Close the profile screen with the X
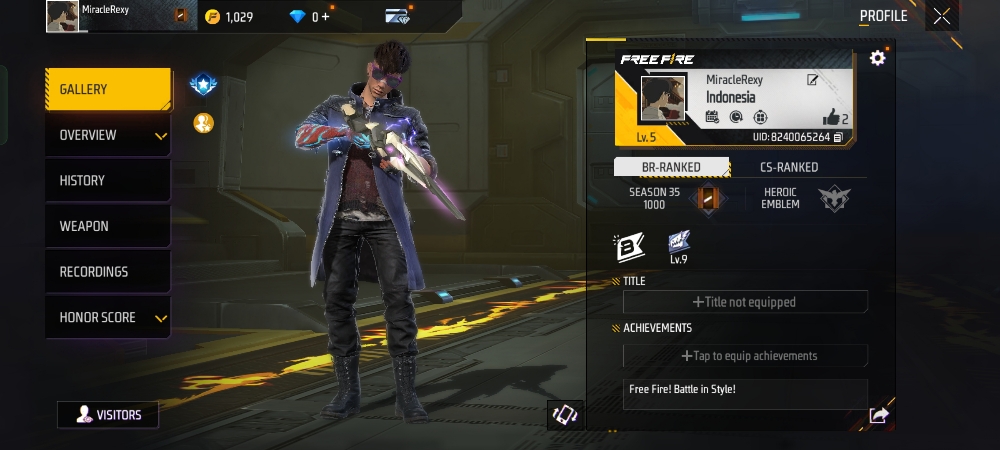Viewport: 1000px width, 450px height. pos(941,16)
